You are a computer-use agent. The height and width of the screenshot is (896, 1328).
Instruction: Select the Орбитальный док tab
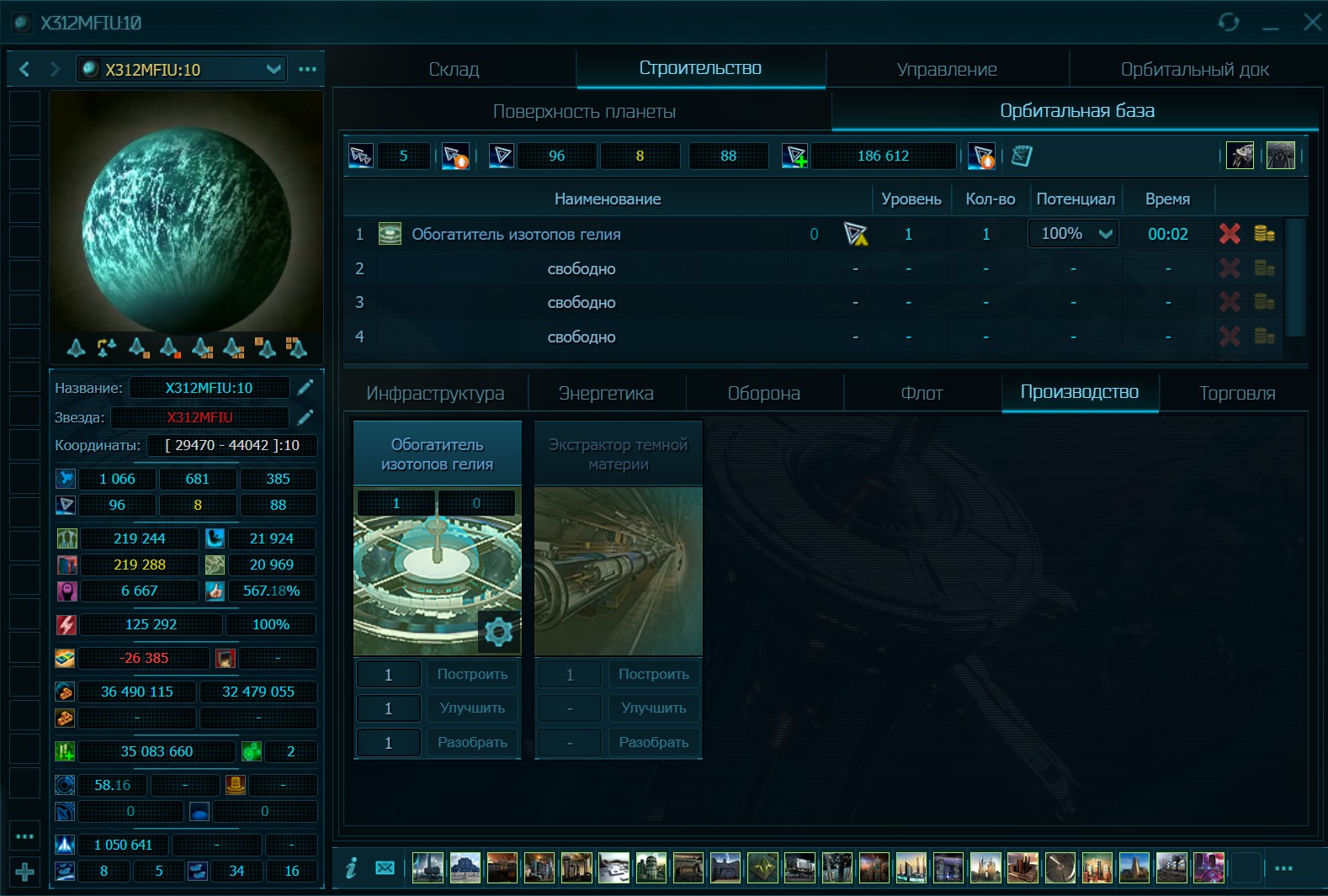click(1194, 69)
